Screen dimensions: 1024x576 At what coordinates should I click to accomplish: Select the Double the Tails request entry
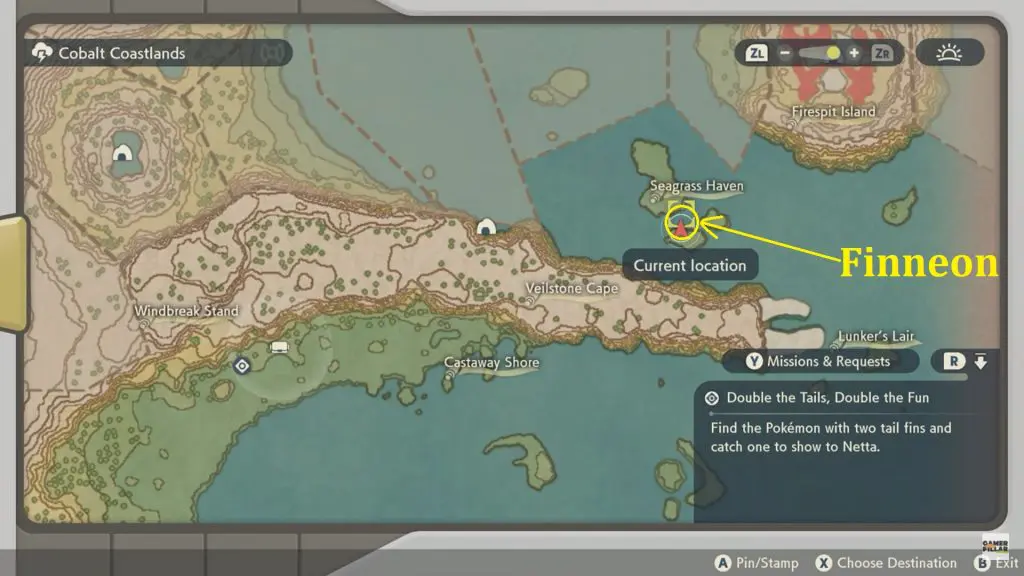click(828, 397)
